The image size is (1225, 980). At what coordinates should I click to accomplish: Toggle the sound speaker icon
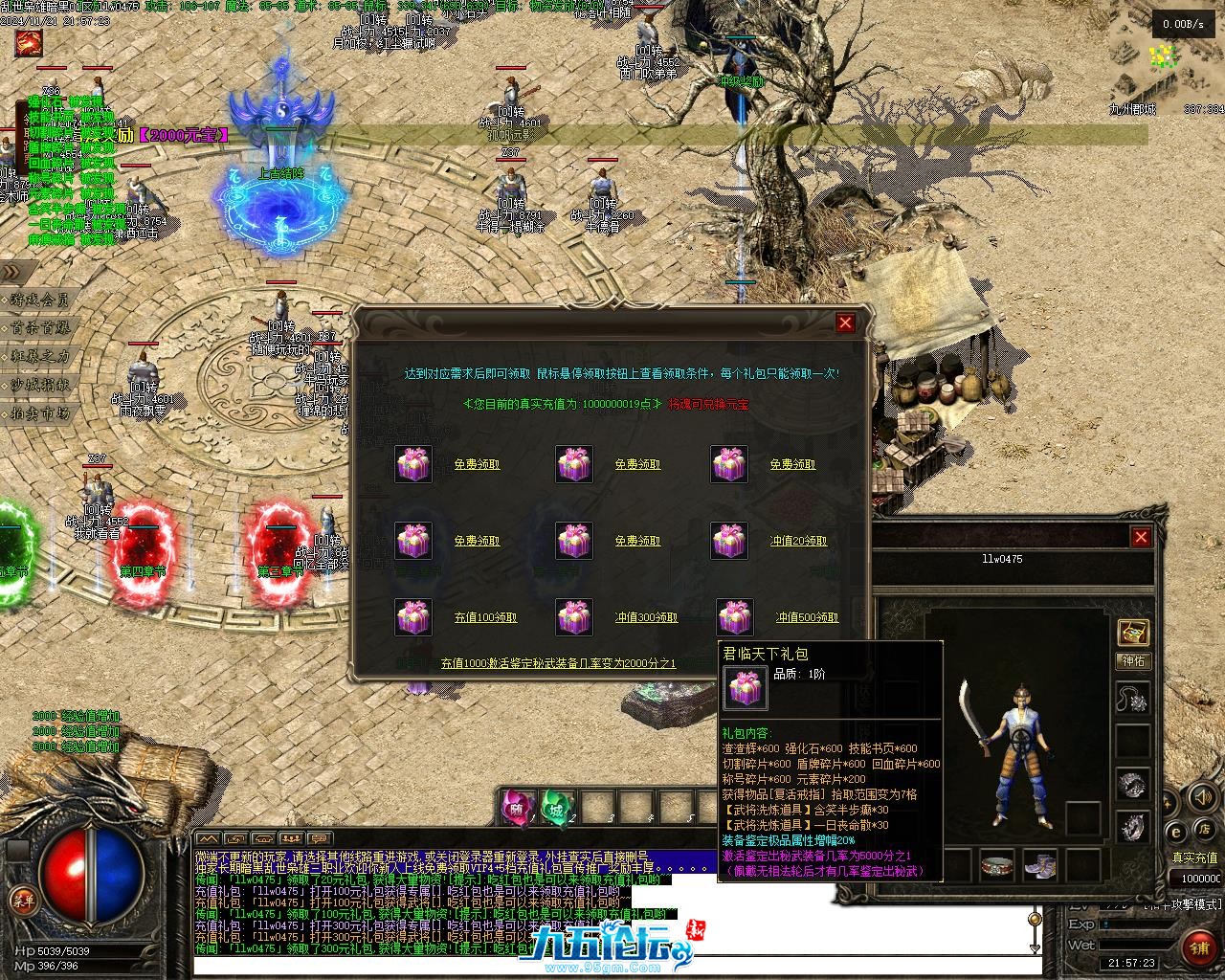click(x=1200, y=796)
